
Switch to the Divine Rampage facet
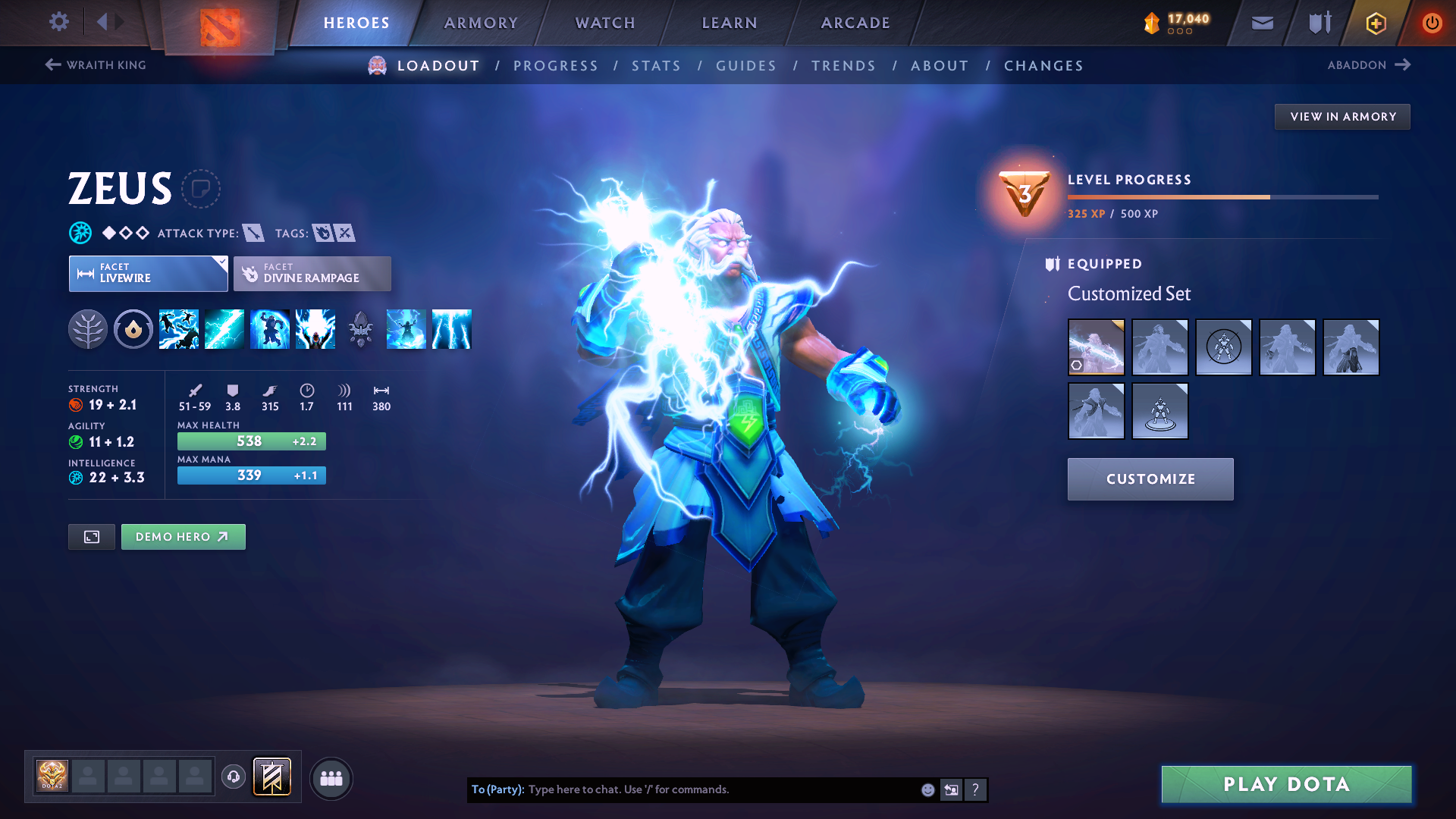click(x=312, y=273)
